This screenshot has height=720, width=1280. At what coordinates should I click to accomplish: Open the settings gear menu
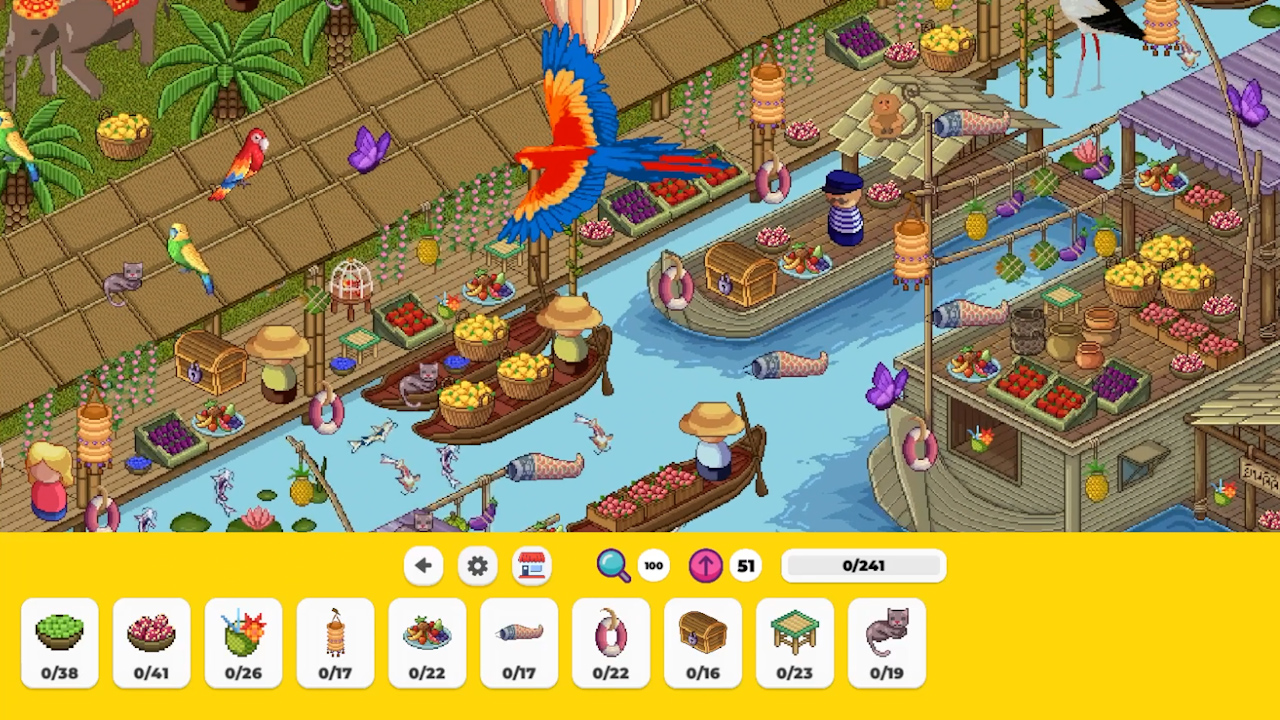(477, 566)
